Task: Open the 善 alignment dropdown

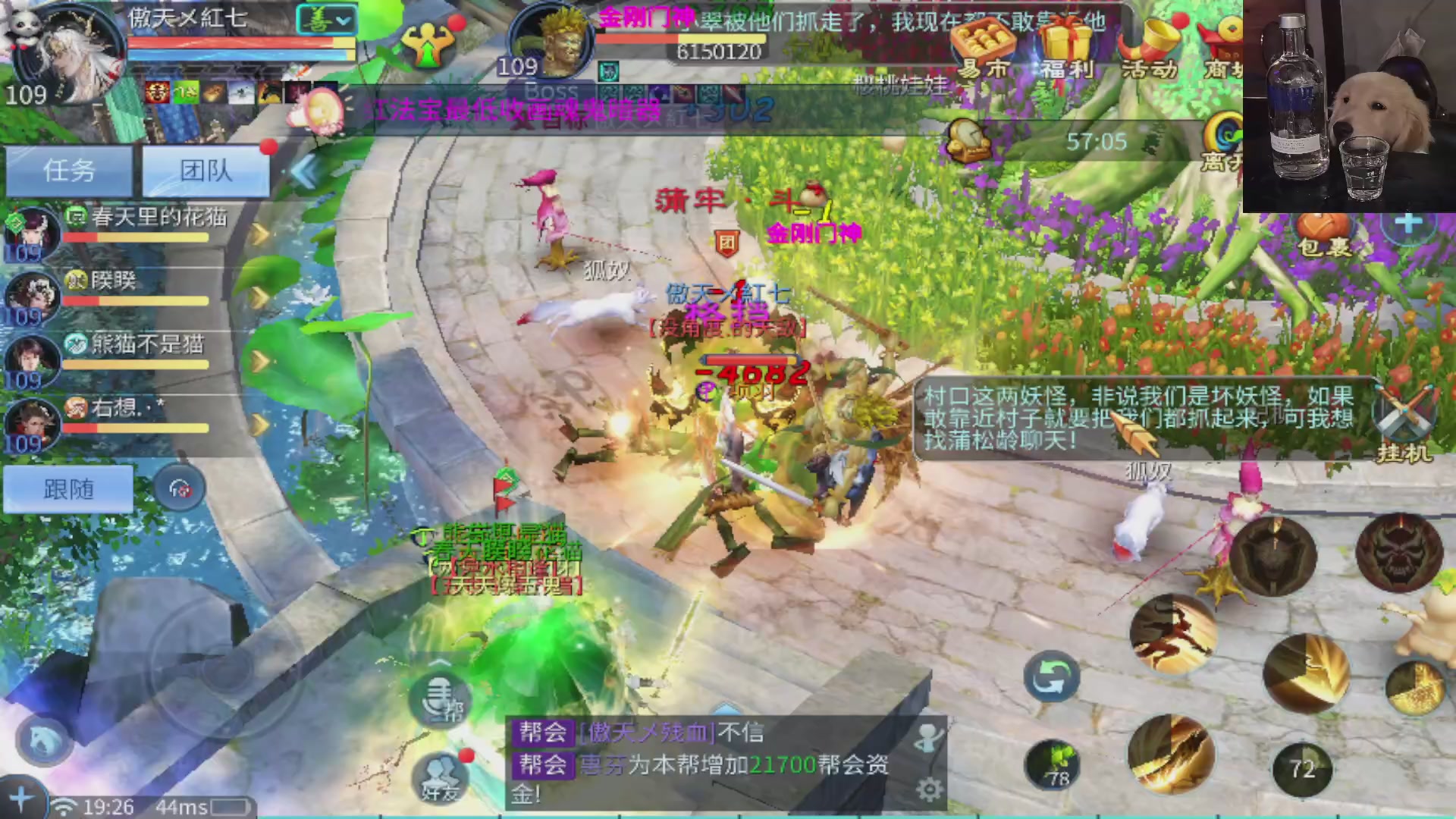Action: pos(328,20)
